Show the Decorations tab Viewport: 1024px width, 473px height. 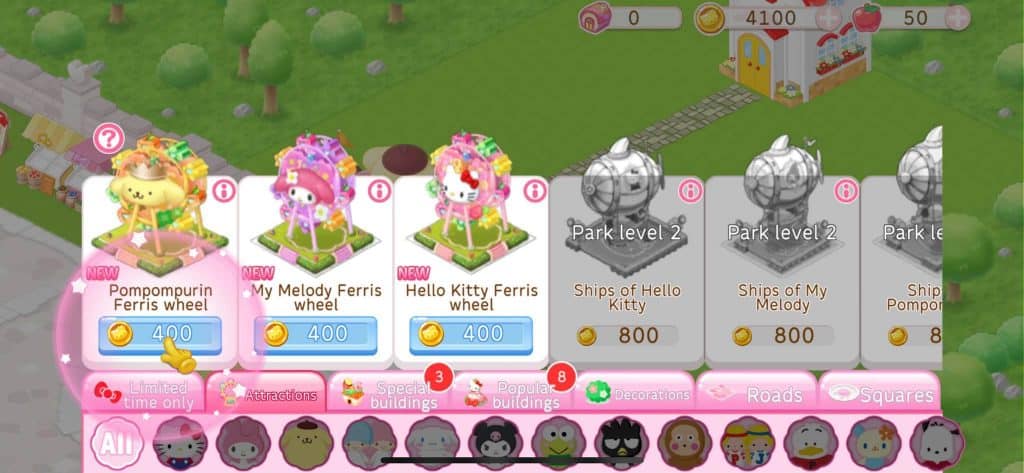point(636,394)
